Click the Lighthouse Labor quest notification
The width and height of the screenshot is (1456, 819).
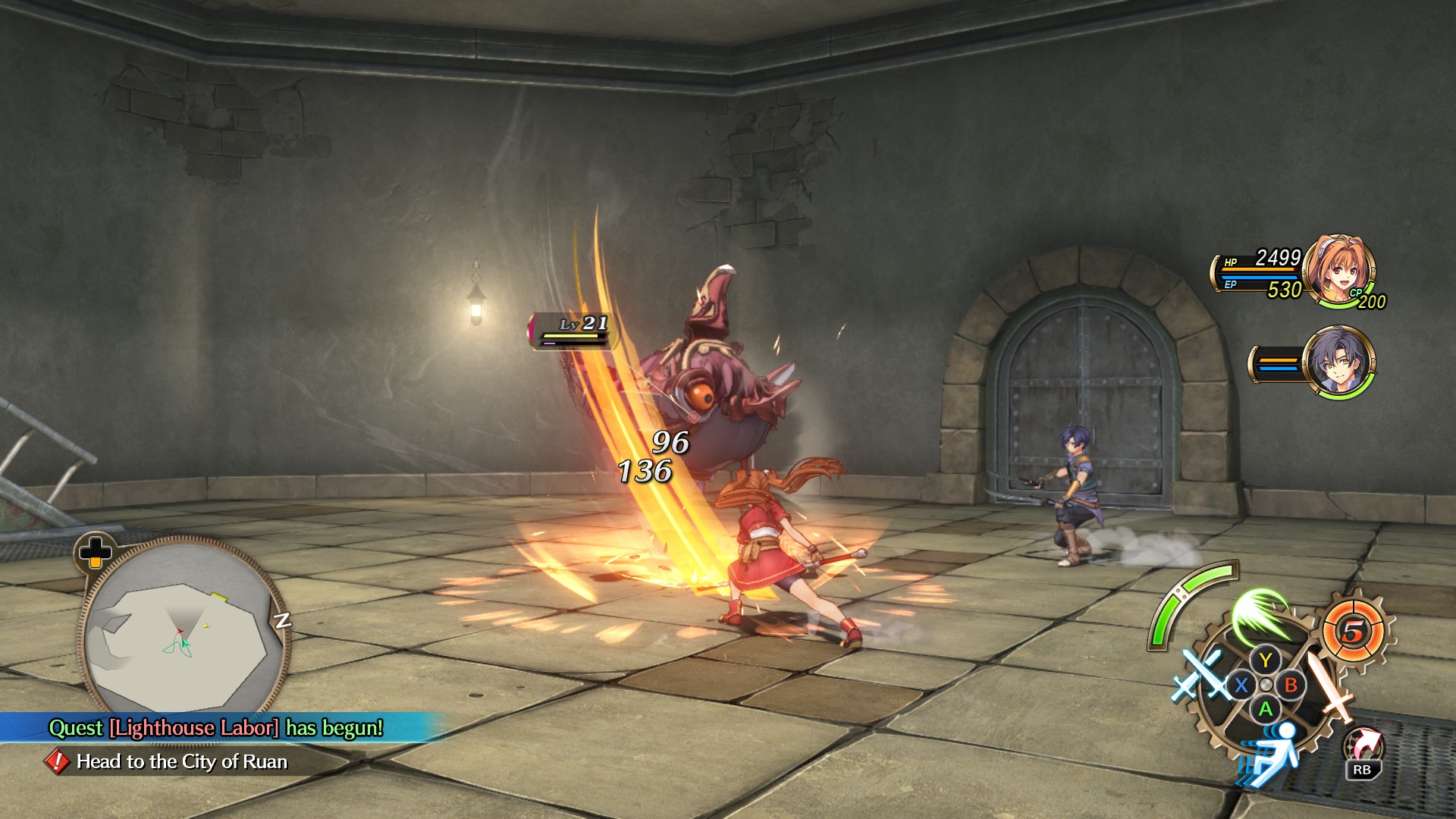tap(216, 728)
